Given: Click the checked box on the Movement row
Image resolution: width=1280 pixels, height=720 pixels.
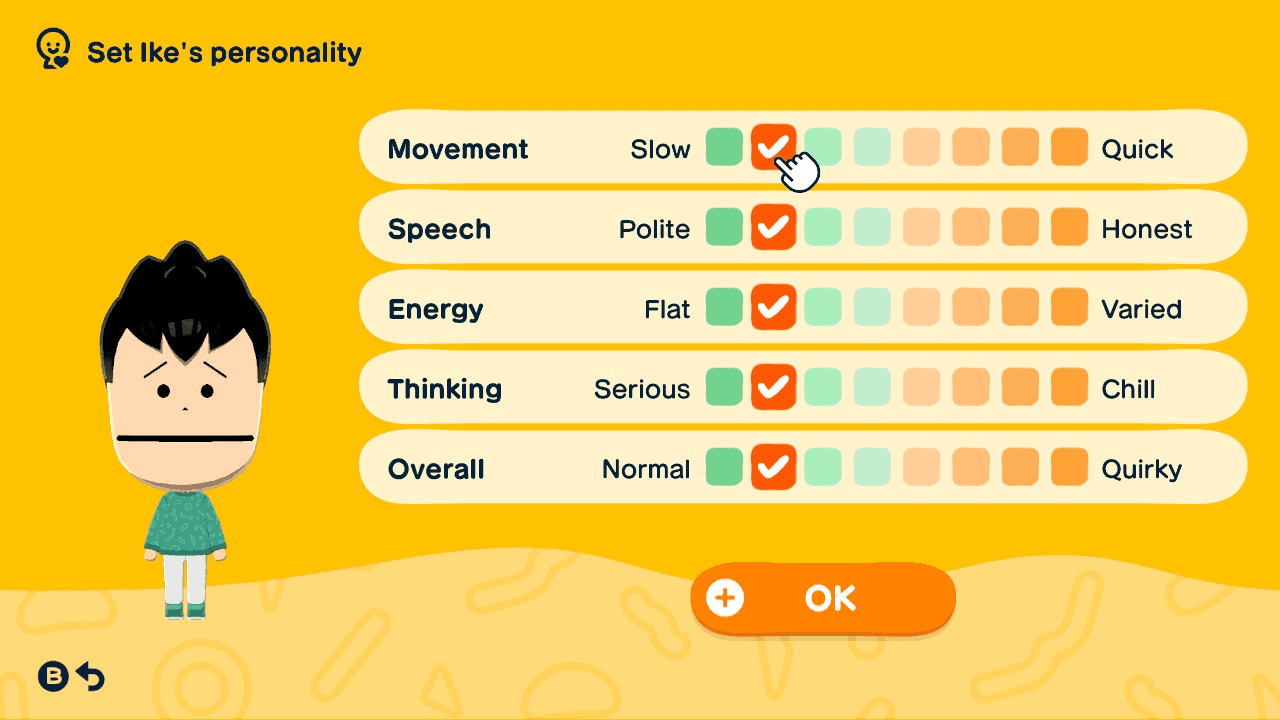Looking at the screenshot, I should coord(773,147).
